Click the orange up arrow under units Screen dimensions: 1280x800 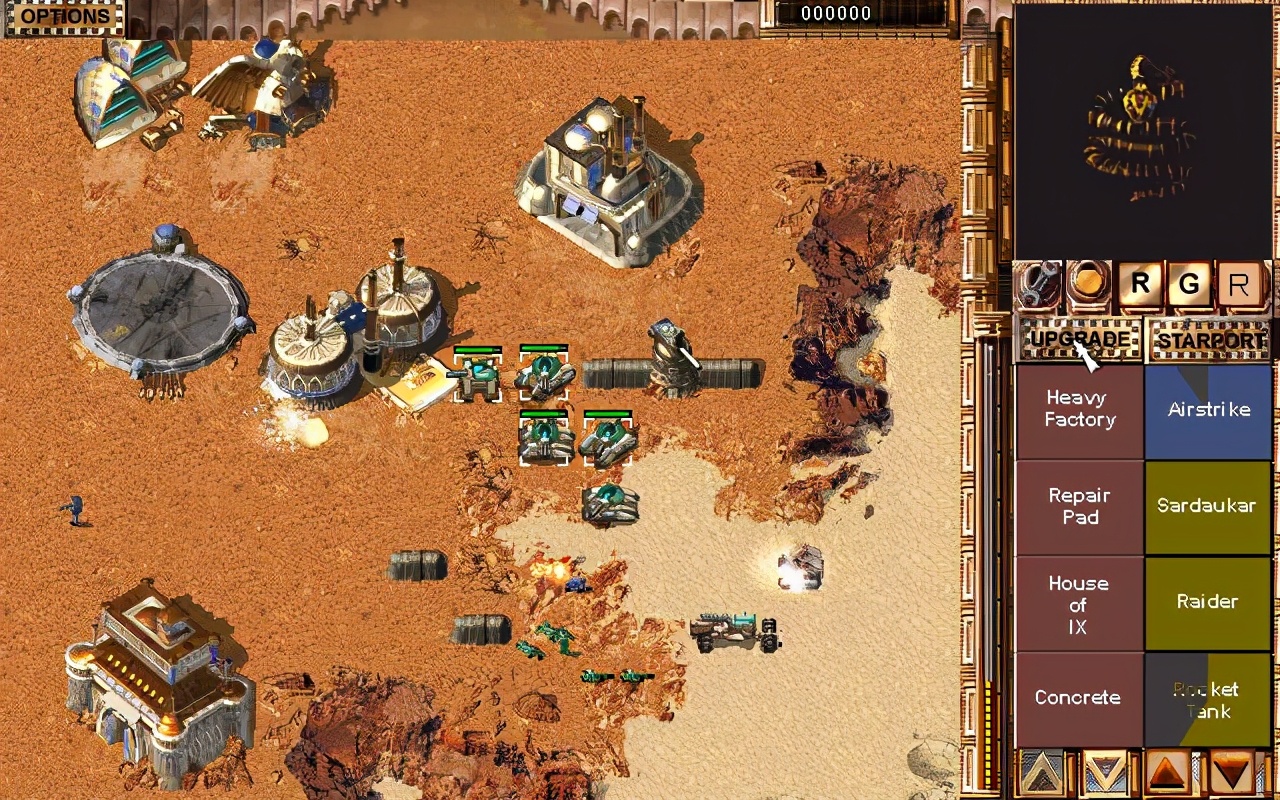click(x=1167, y=773)
